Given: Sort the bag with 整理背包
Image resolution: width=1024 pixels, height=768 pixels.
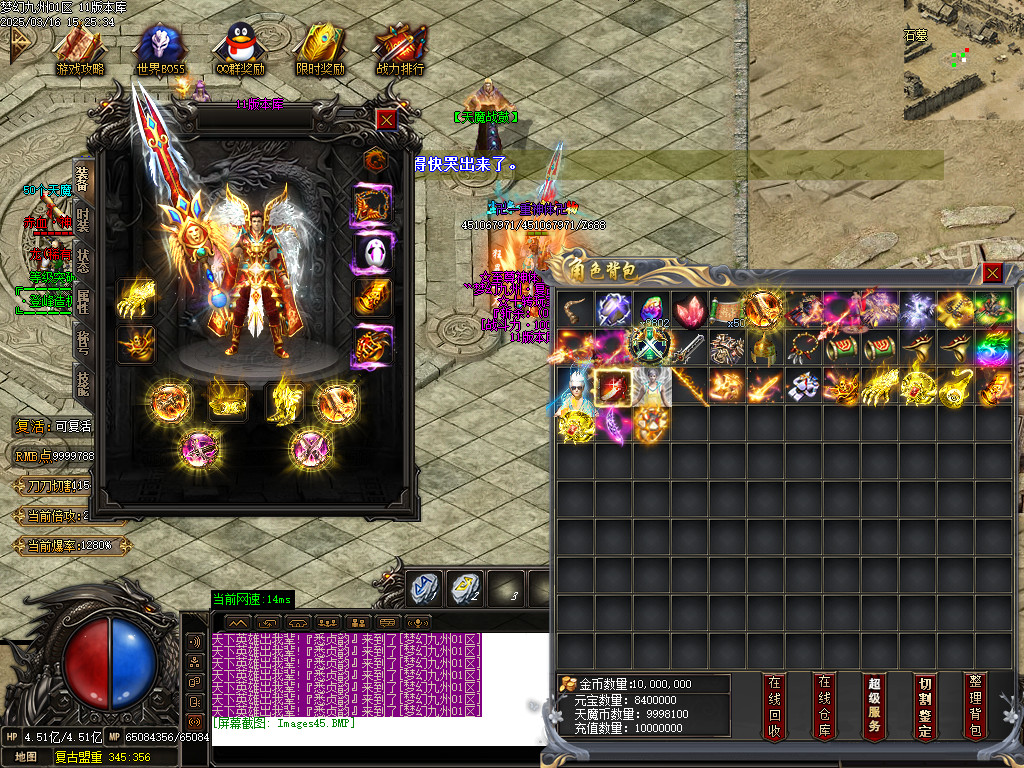Looking at the screenshot, I should 975,706.
